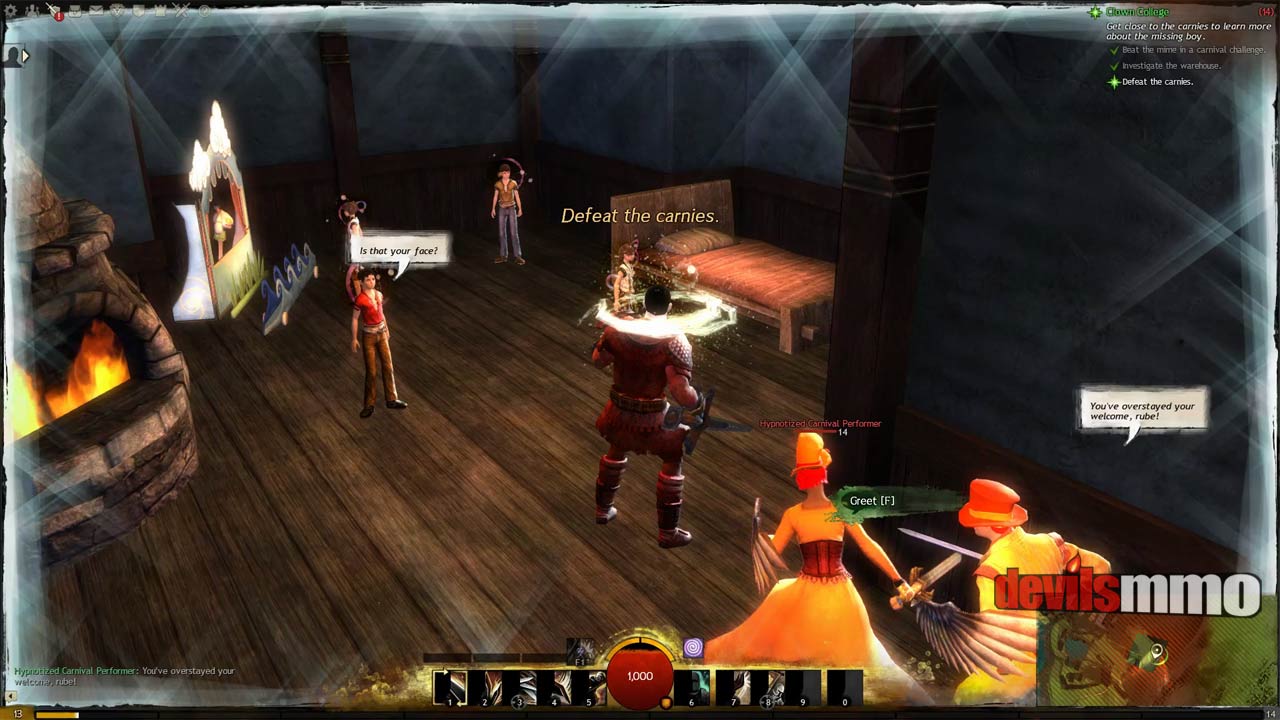Select the Clown College quest title
The height and width of the screenshot is (720, 1280).
[x=1138, y=12]
